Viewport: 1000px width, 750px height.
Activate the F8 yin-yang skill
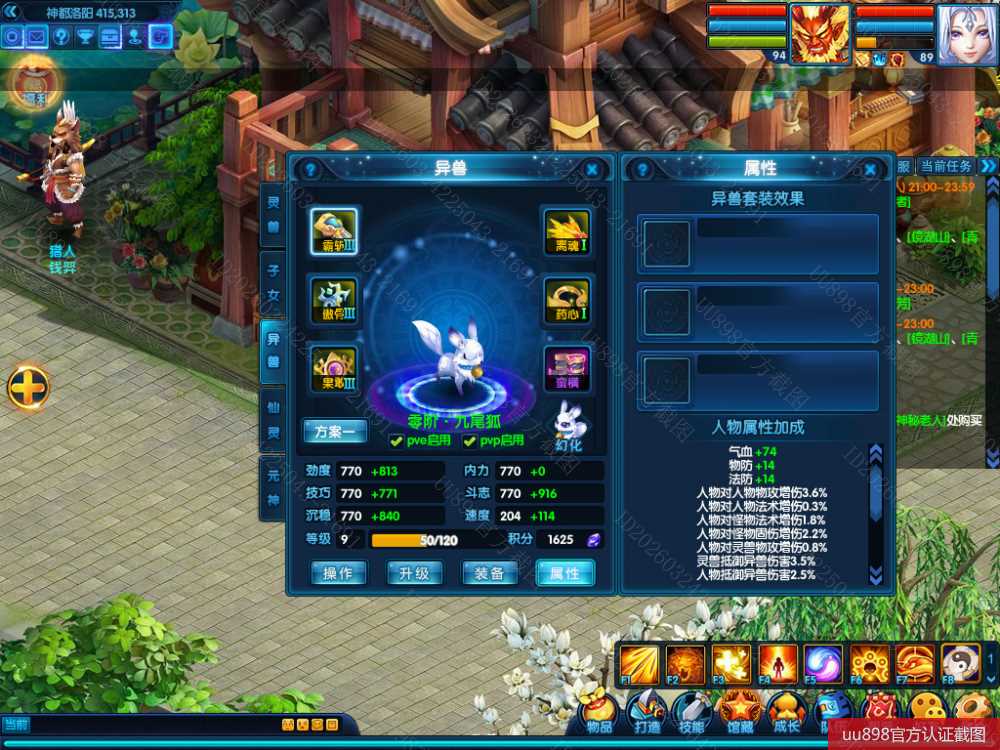tap(960, 664)
